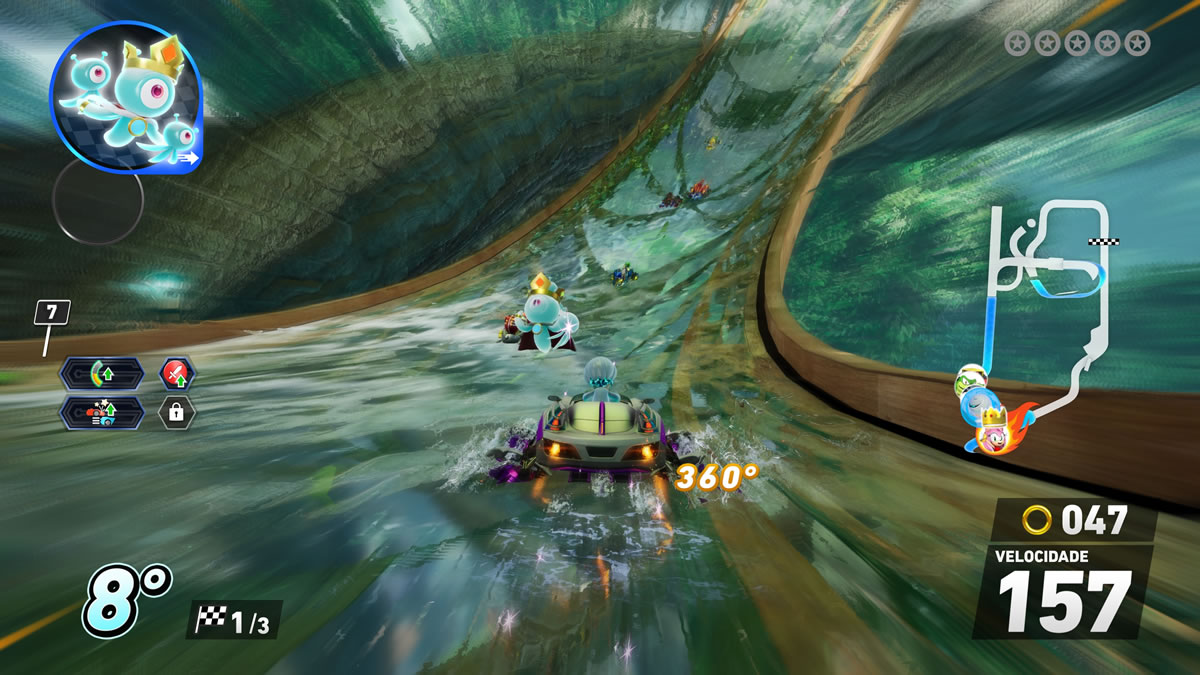
Task: Click the locked gadget slot padlock
Action: point(177,411)
